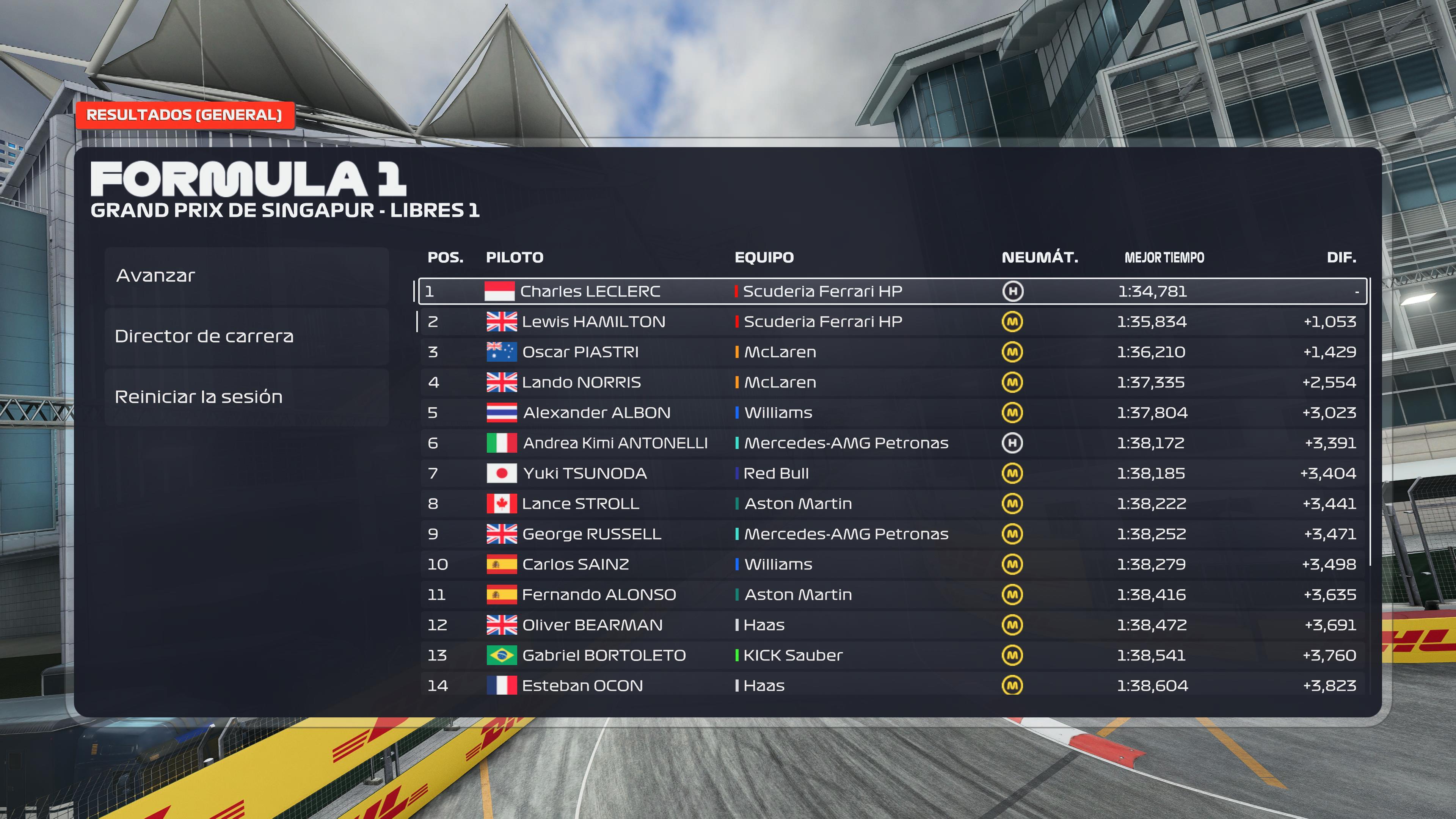The image size is (1456, 819).
Task: Click Esteban OCON's row
Action: click(x=892, y=686)
